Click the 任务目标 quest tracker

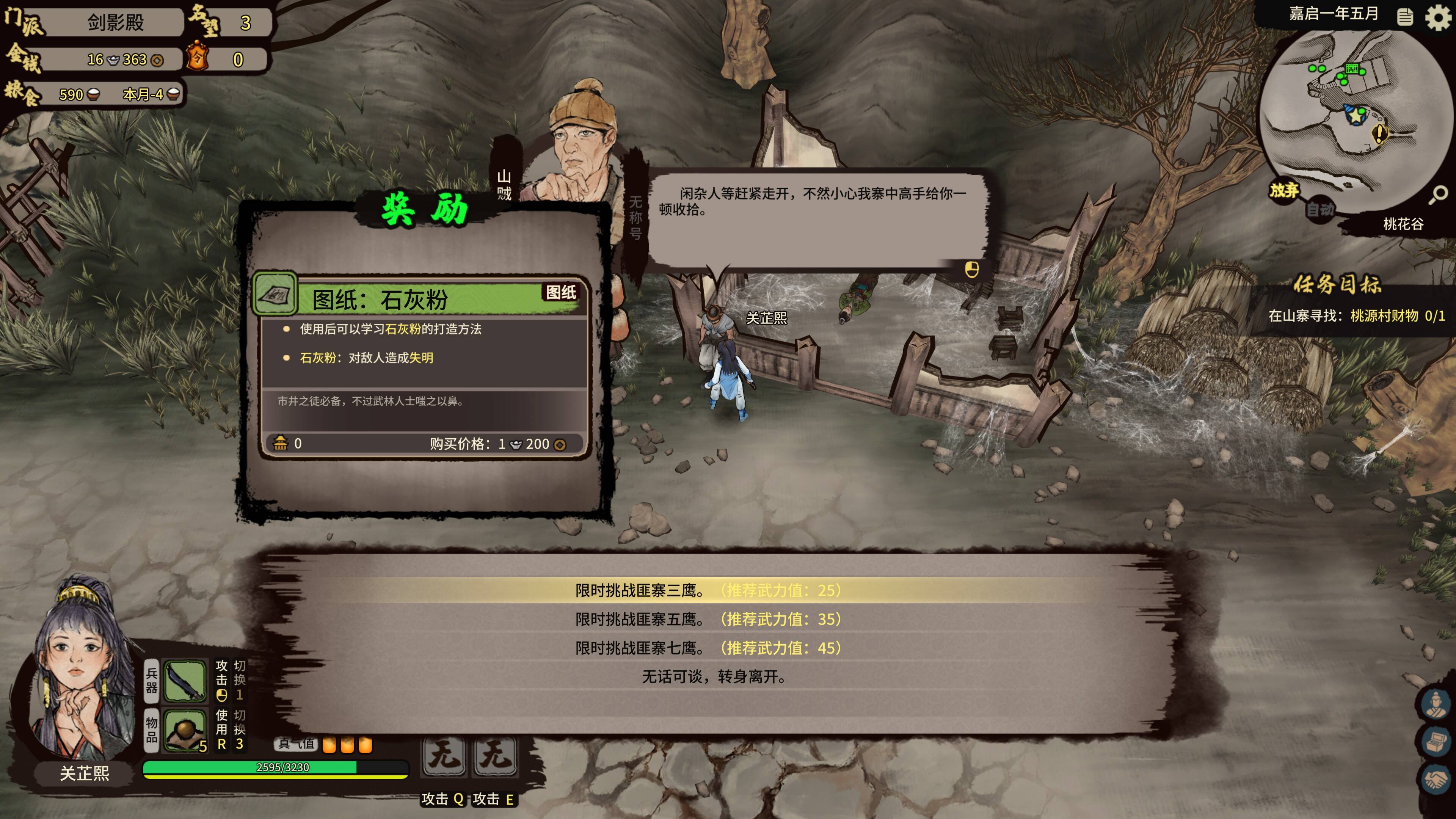coord(1338,284)
